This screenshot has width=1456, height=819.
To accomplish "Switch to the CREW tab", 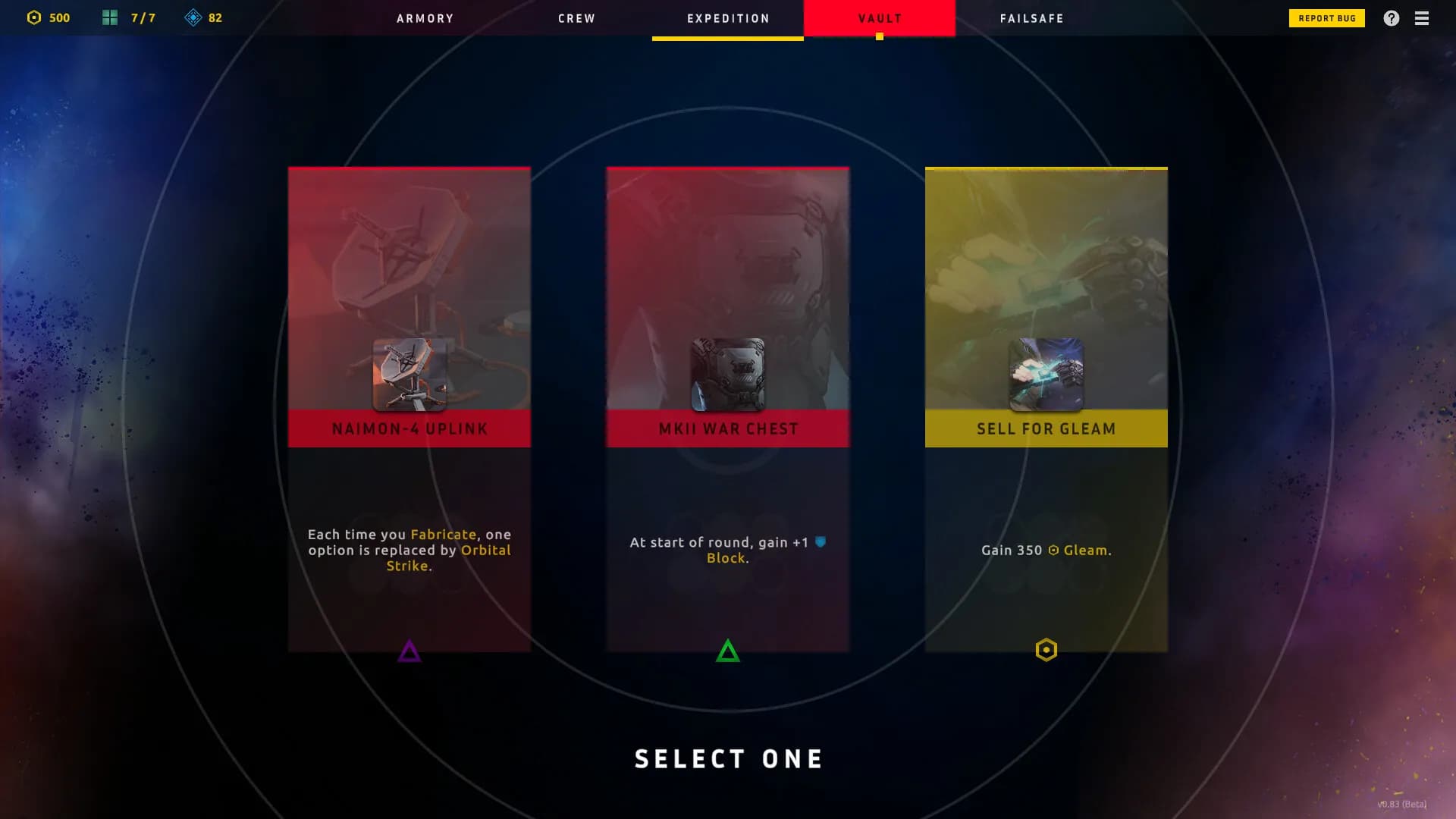I will [x=576, y=18].
